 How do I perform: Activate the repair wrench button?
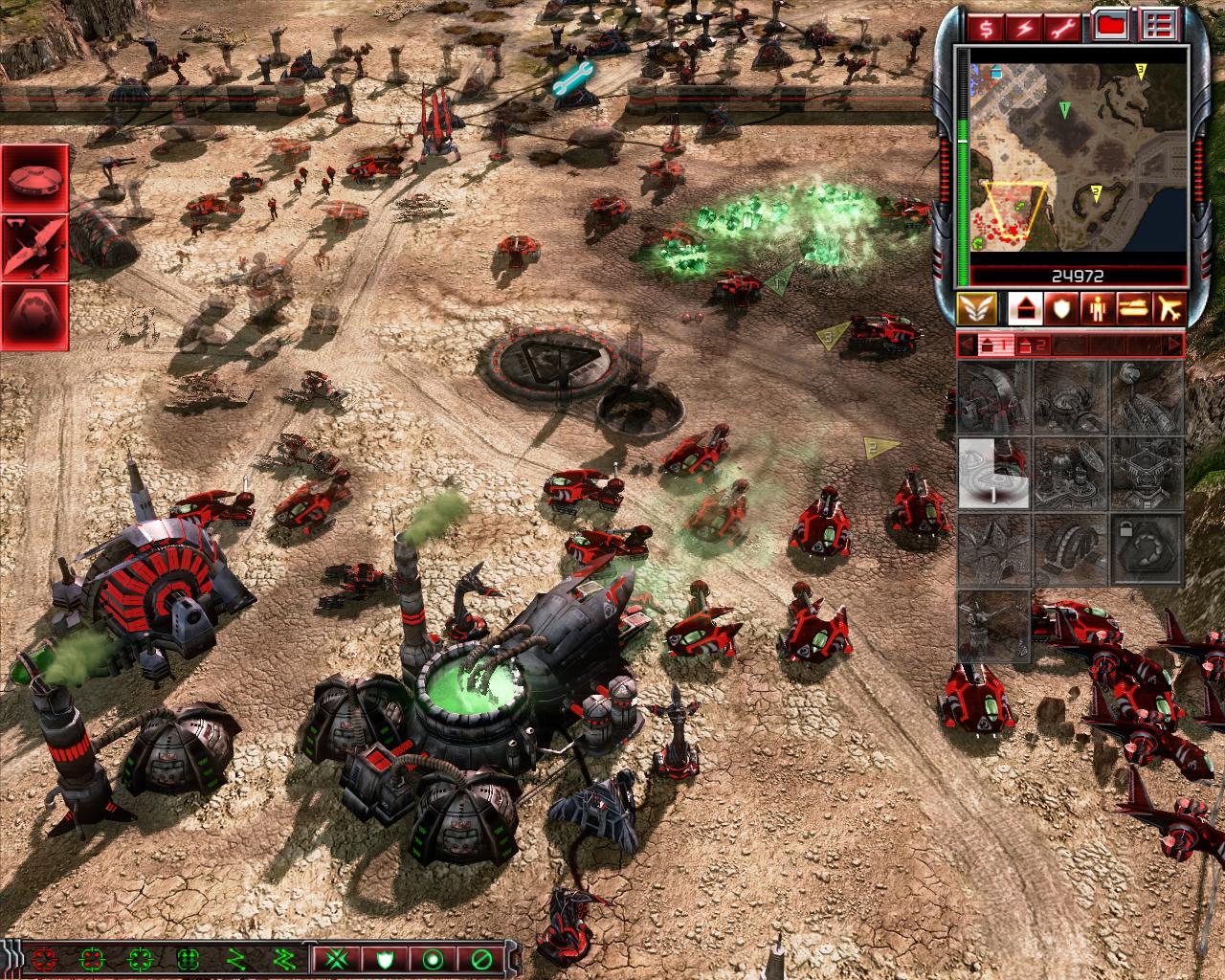pos(1062,28)
